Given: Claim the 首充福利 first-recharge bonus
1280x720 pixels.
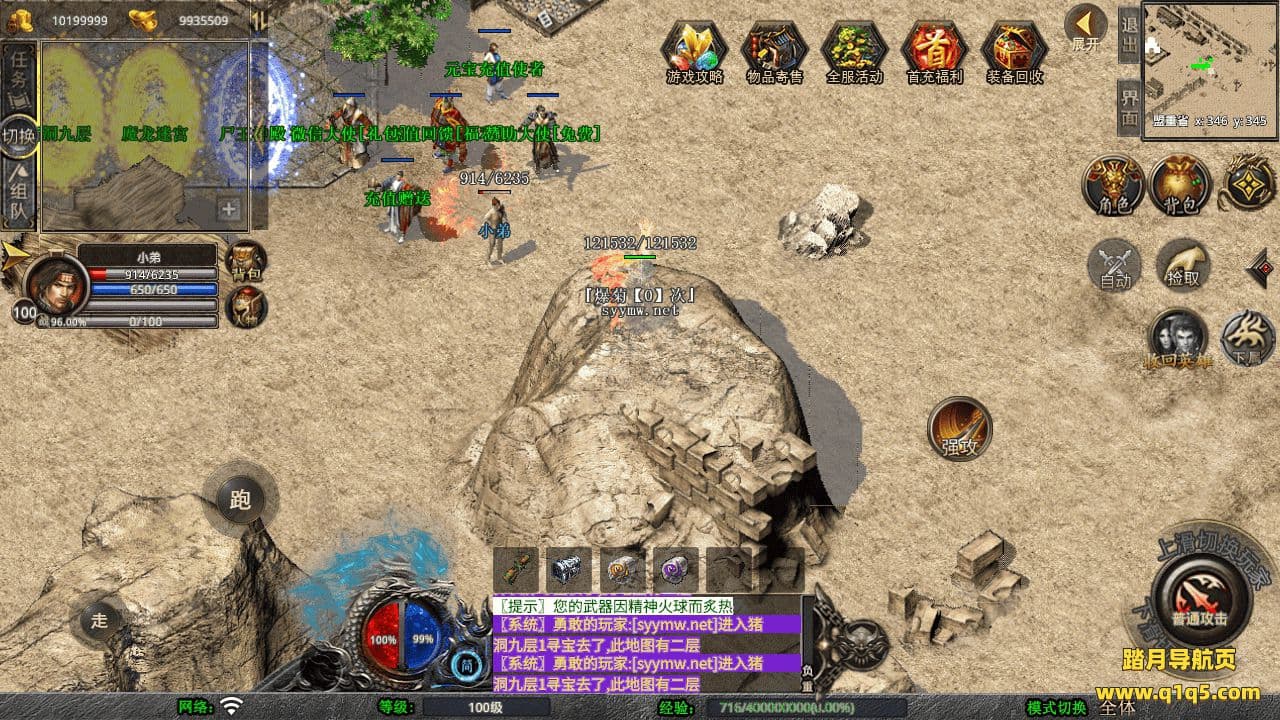Looking at the screenshot, I should tap(934, 50).
